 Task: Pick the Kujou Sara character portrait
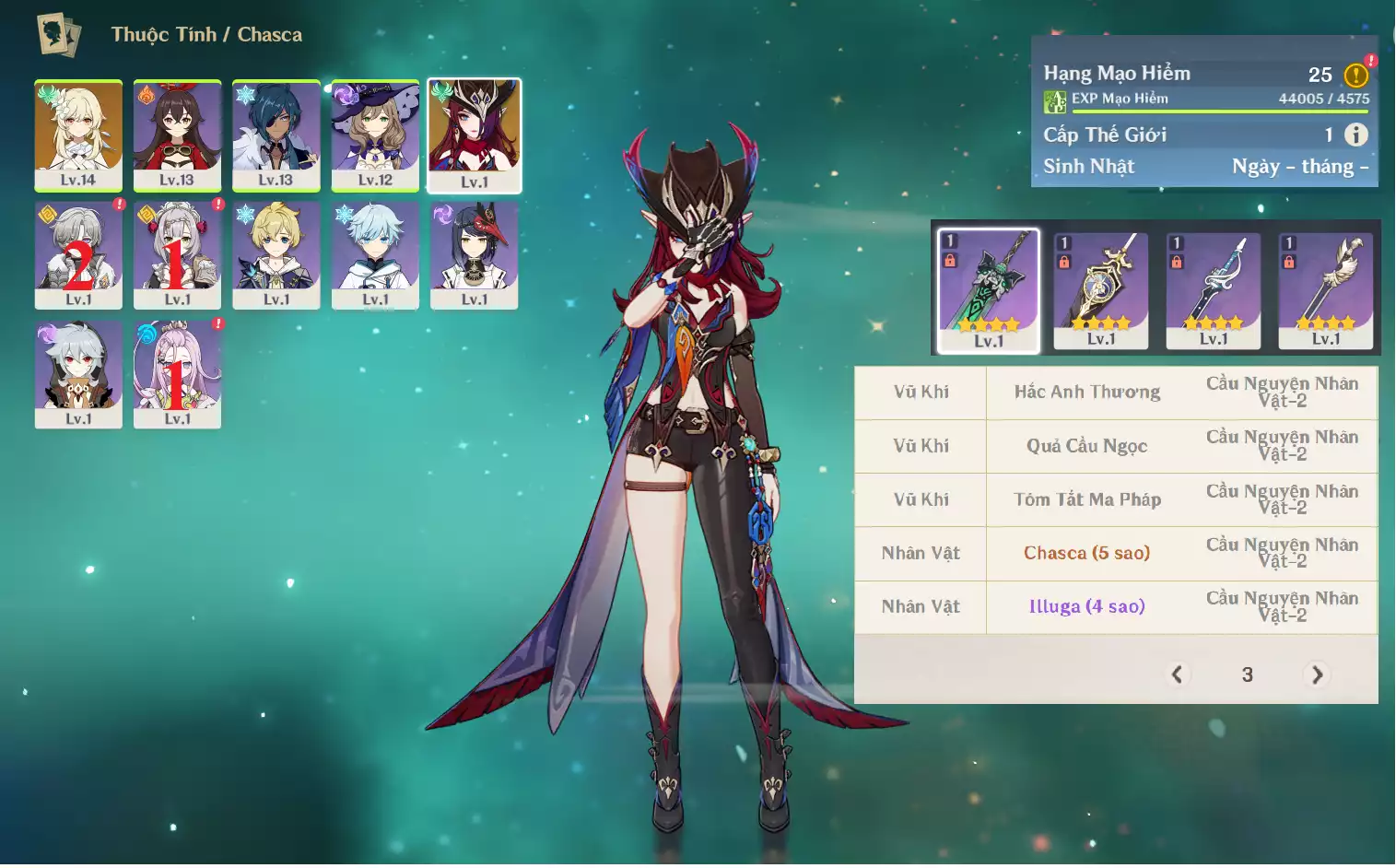pos(475,254)
